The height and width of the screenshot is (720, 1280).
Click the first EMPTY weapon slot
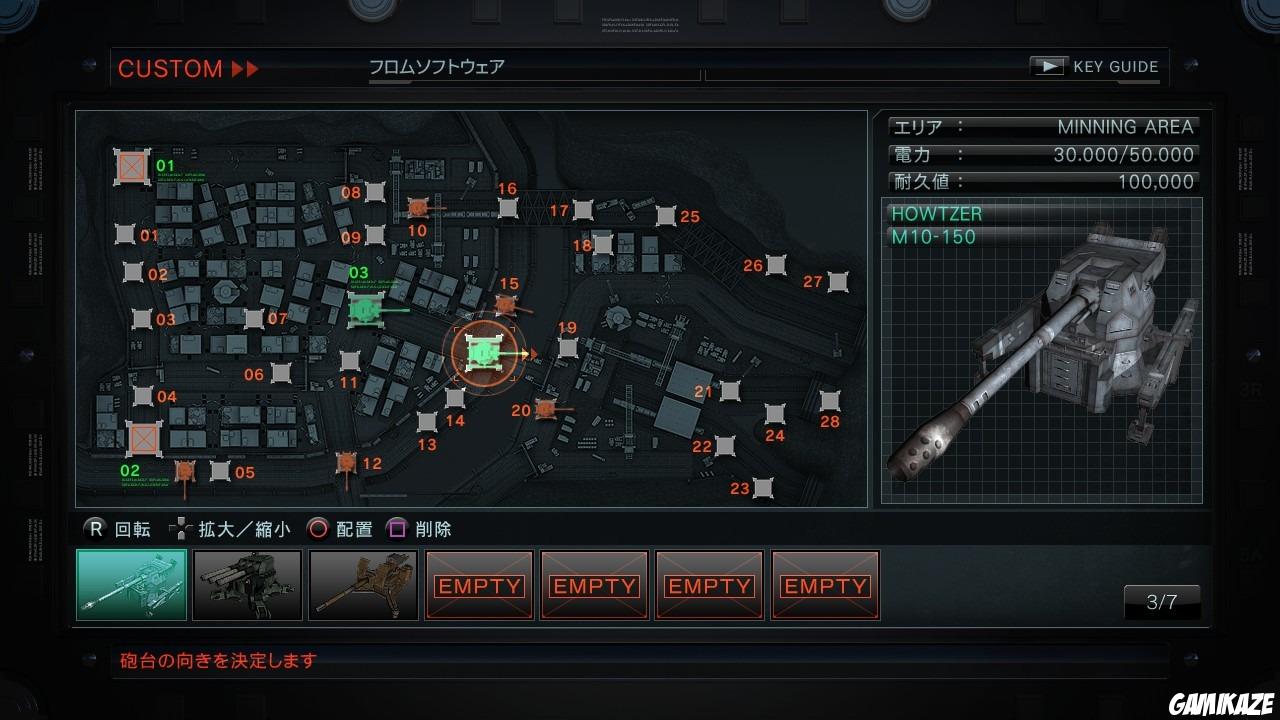(x=478, y=585)
